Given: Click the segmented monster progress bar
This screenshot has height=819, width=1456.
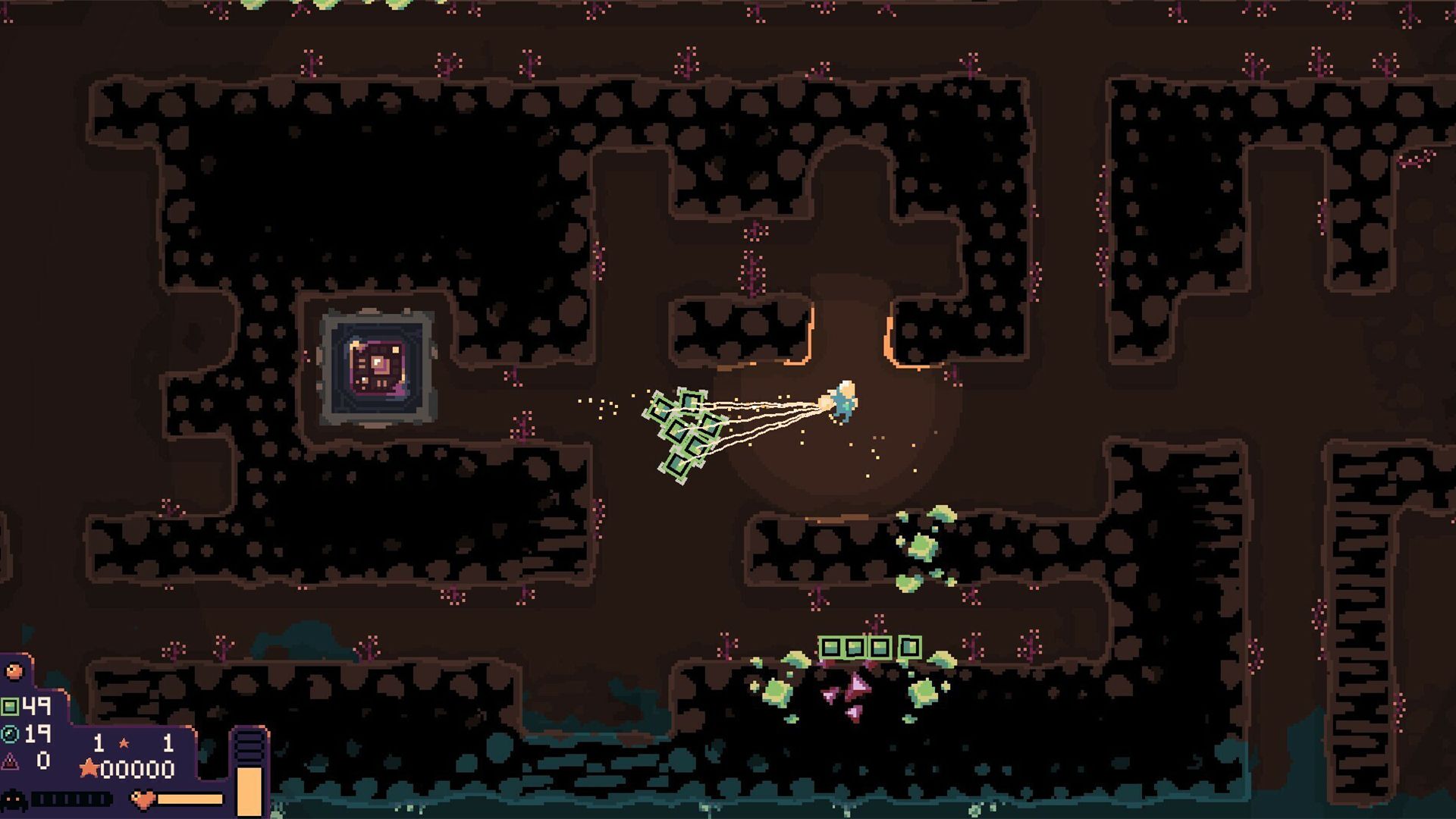Looking at the screenshot, I should 71,800.
